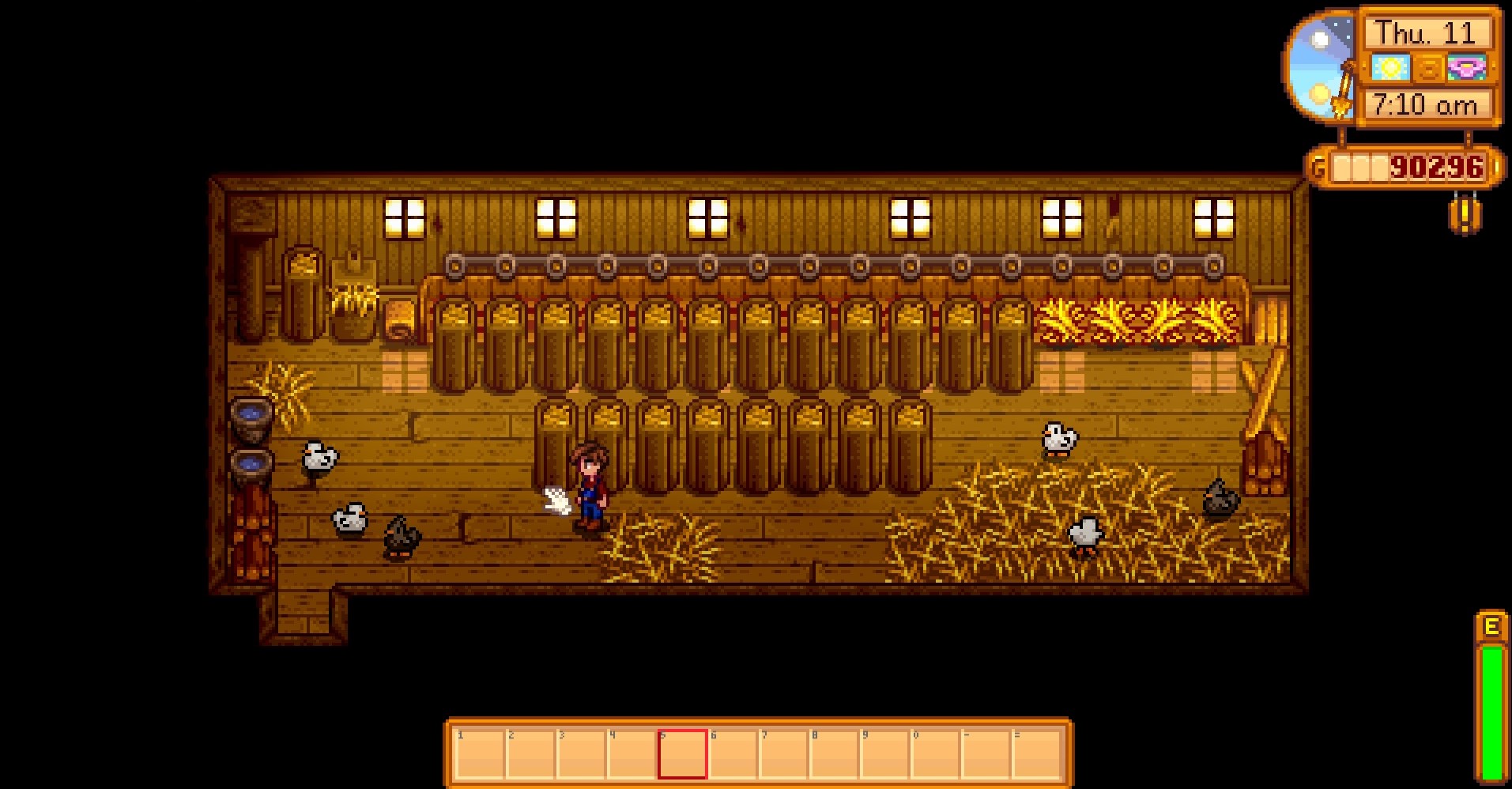1512x789 pixels.
Task: Click the time display showing 7:10 am
Action: (1427, 104)
